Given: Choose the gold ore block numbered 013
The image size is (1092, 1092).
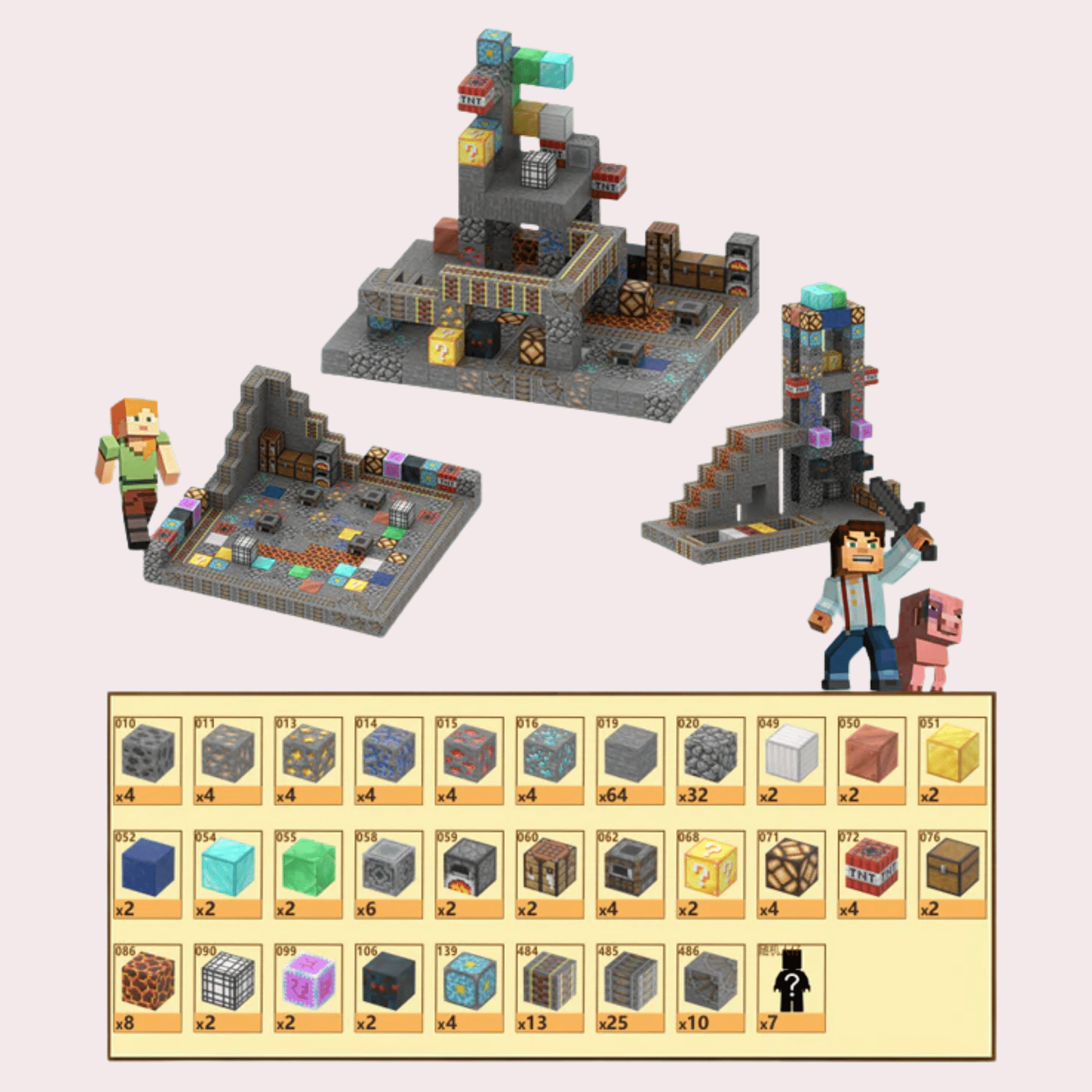Looking at the screenshot, I should coord(308,760).
